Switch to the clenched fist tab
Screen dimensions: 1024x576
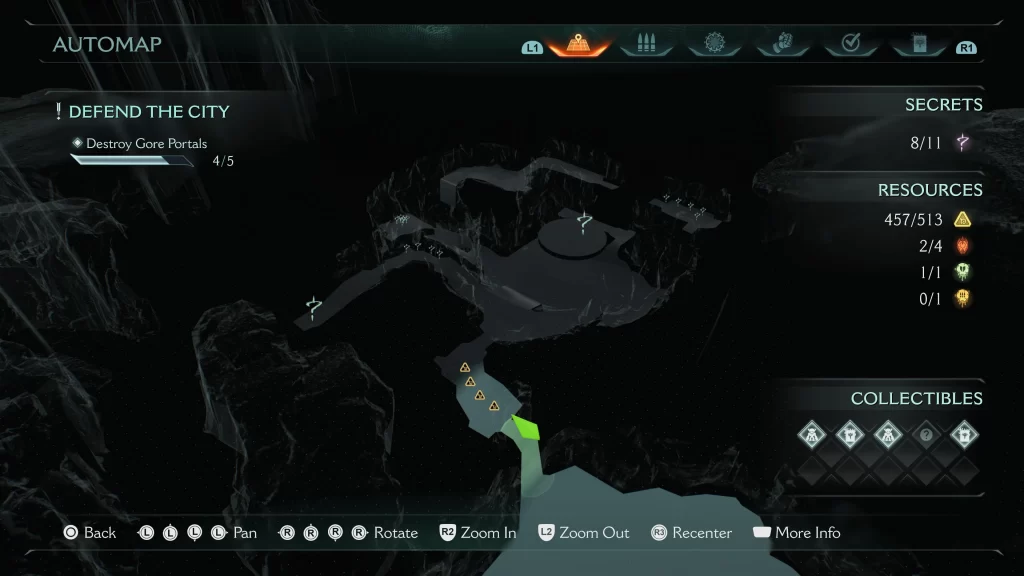pos(782,44)
